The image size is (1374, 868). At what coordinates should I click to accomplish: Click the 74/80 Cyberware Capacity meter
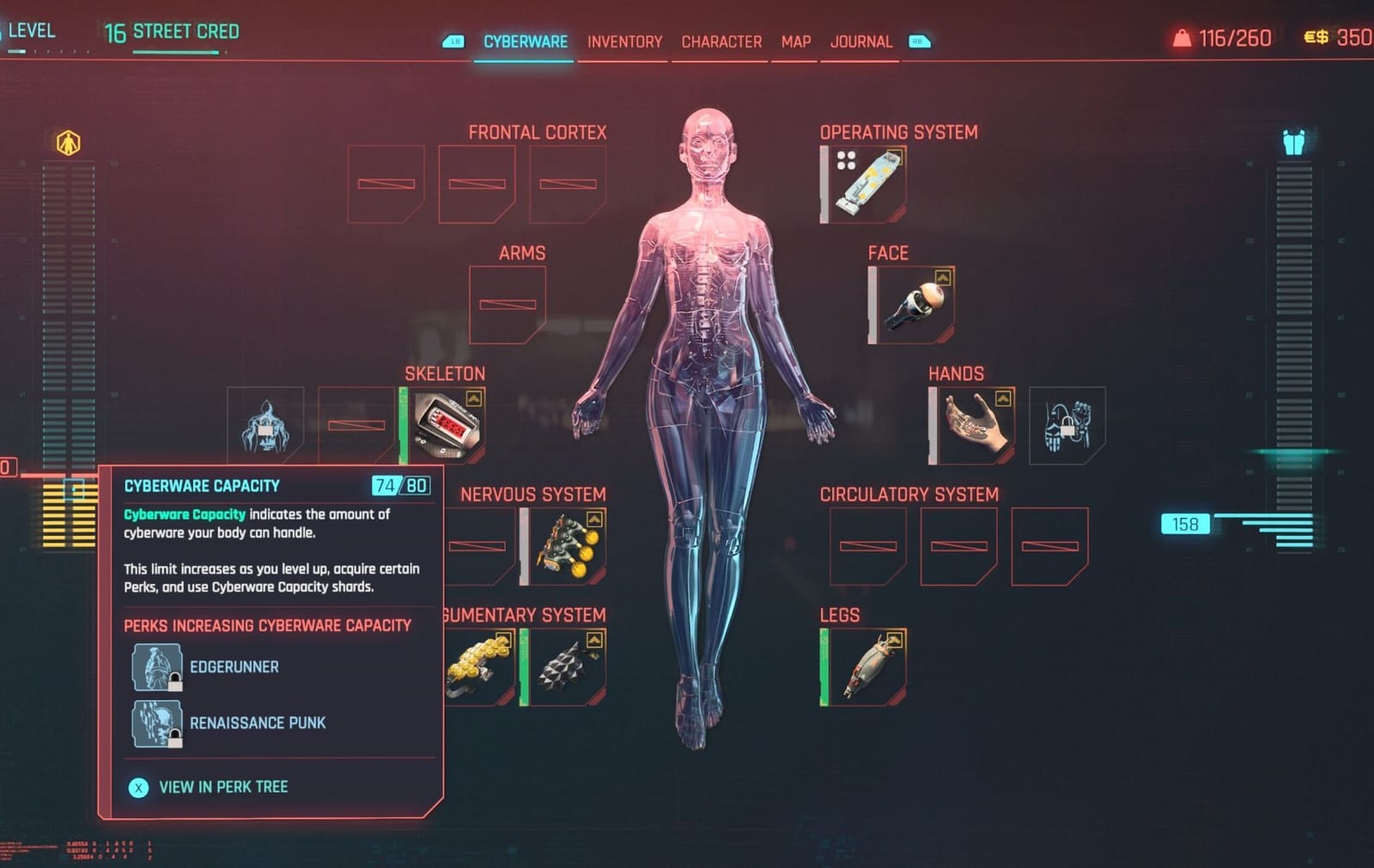[x=400, y=484]
